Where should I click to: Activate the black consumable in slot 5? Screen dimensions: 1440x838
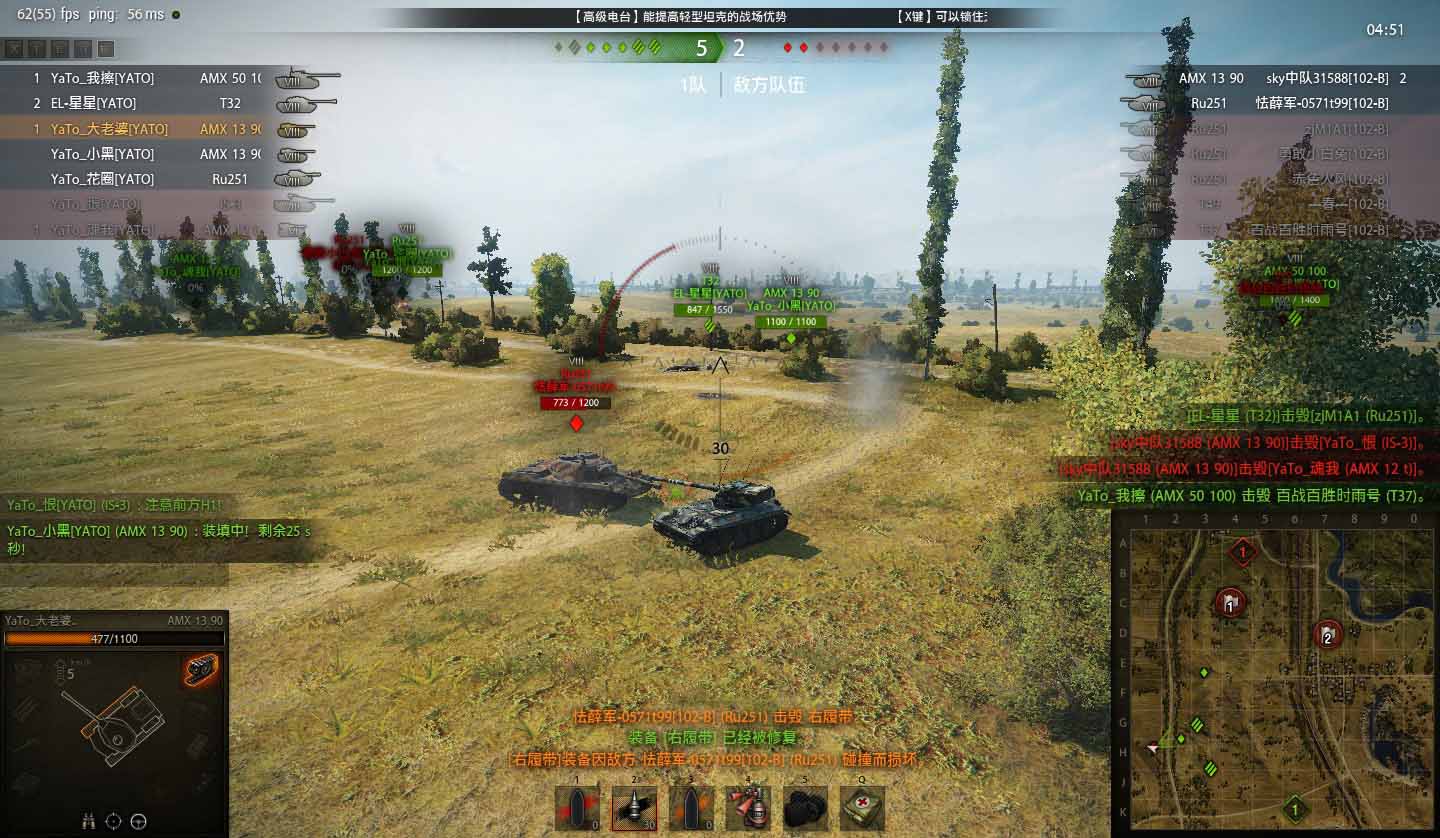pos(804,808)
